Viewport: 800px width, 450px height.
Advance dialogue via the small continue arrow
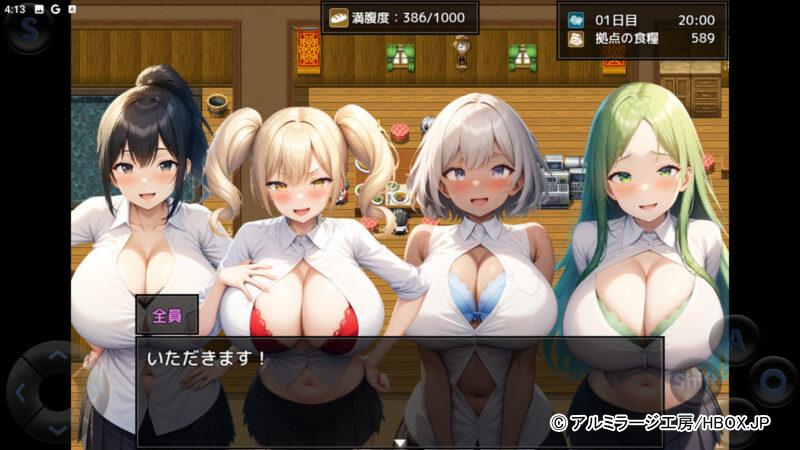point(400,441)
